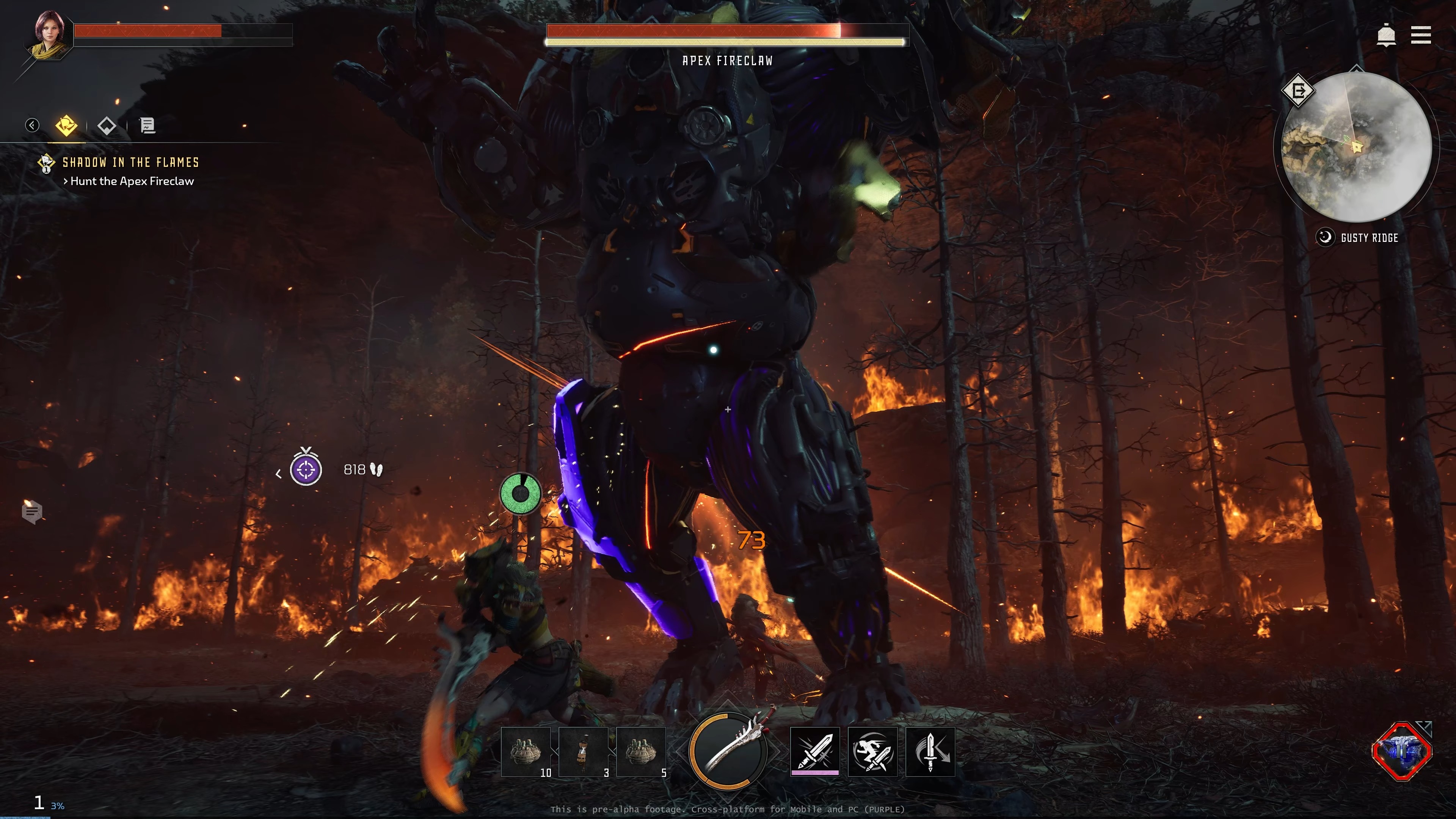Open the quest log scroll icon

tap(147, 126)
